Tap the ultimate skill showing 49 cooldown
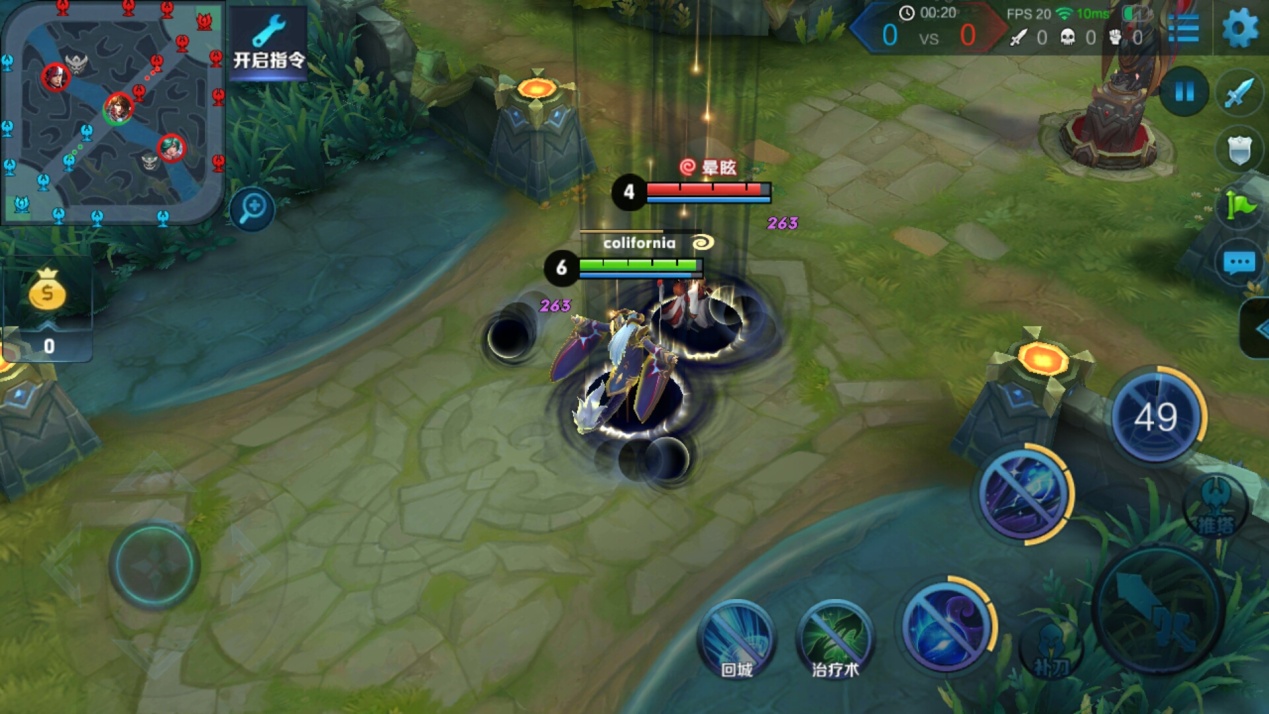The height and width of the screenshot is (714, 1269). 1156,417
